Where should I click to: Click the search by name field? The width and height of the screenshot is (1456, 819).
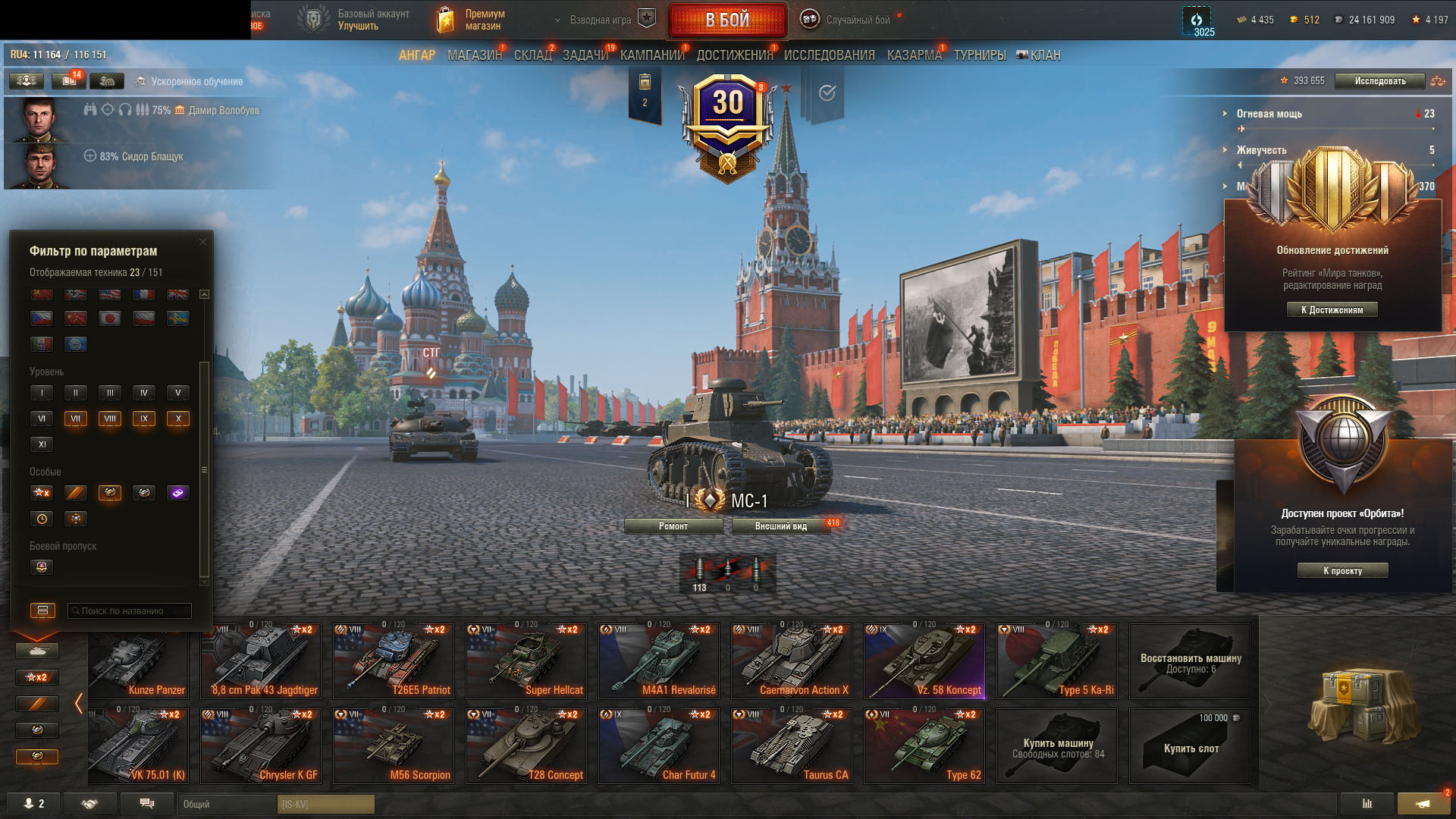point(130,611)
